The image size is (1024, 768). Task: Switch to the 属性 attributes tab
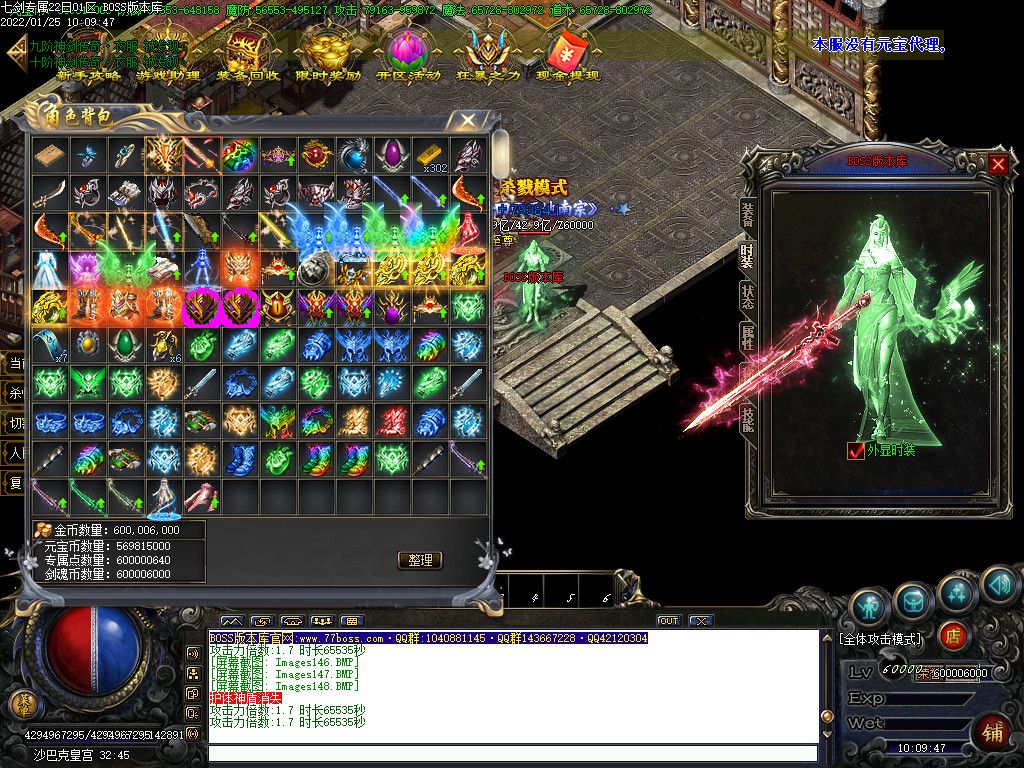pyautogui.click(x=747, y=338)
